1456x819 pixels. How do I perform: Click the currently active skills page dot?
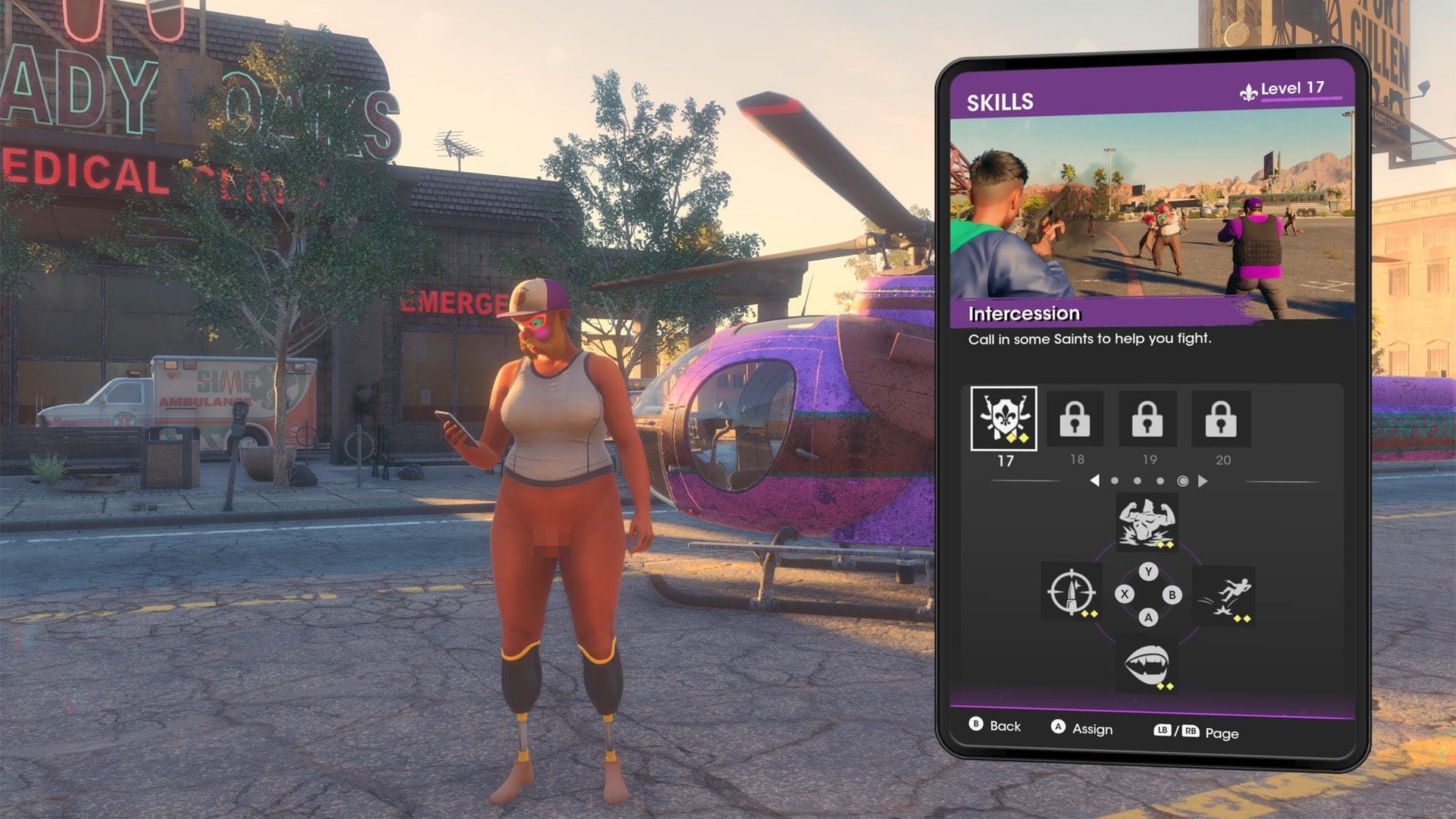point(1182,481)
